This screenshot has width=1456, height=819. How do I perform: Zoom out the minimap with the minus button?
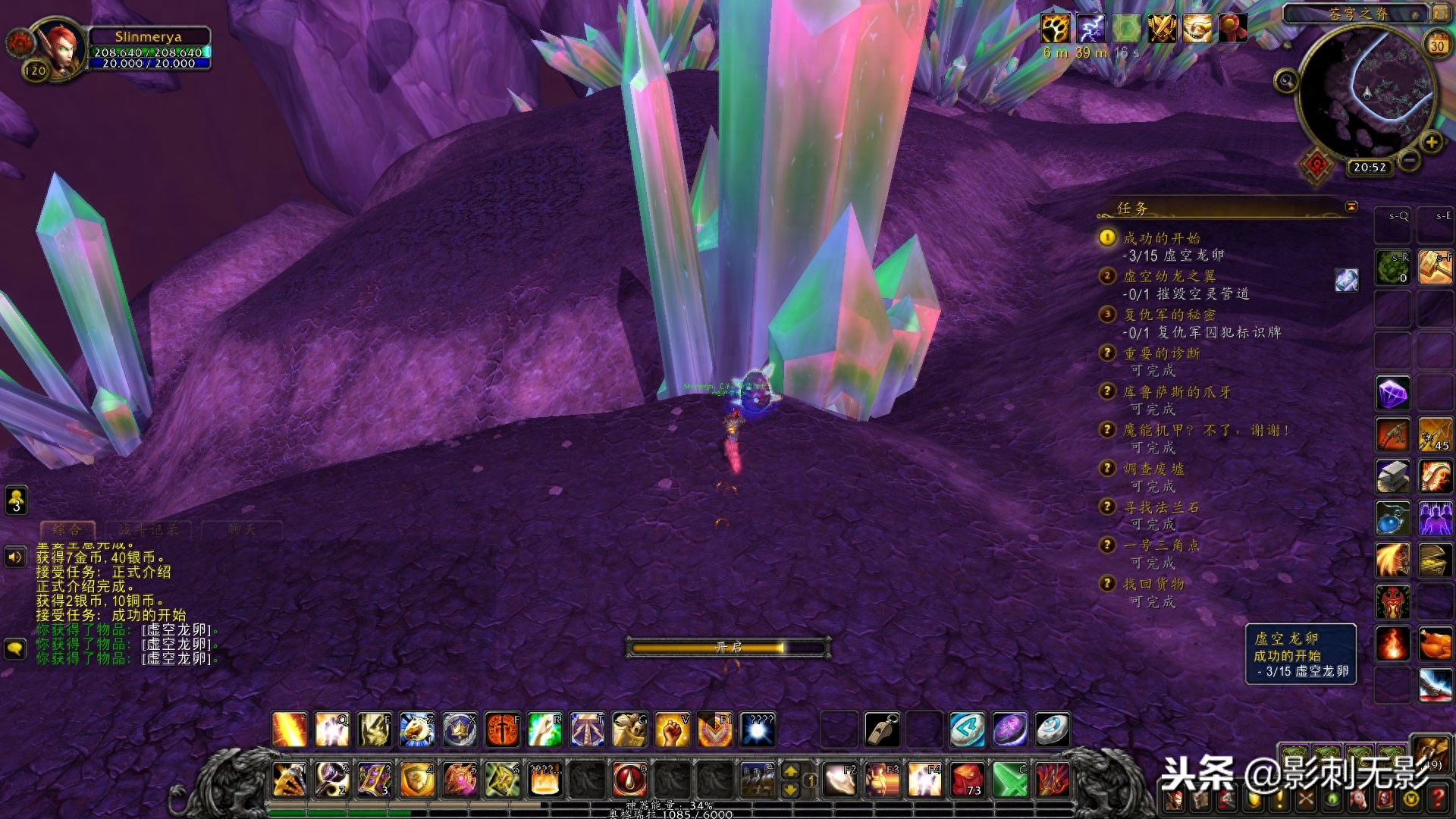(x=1409, y=160)
